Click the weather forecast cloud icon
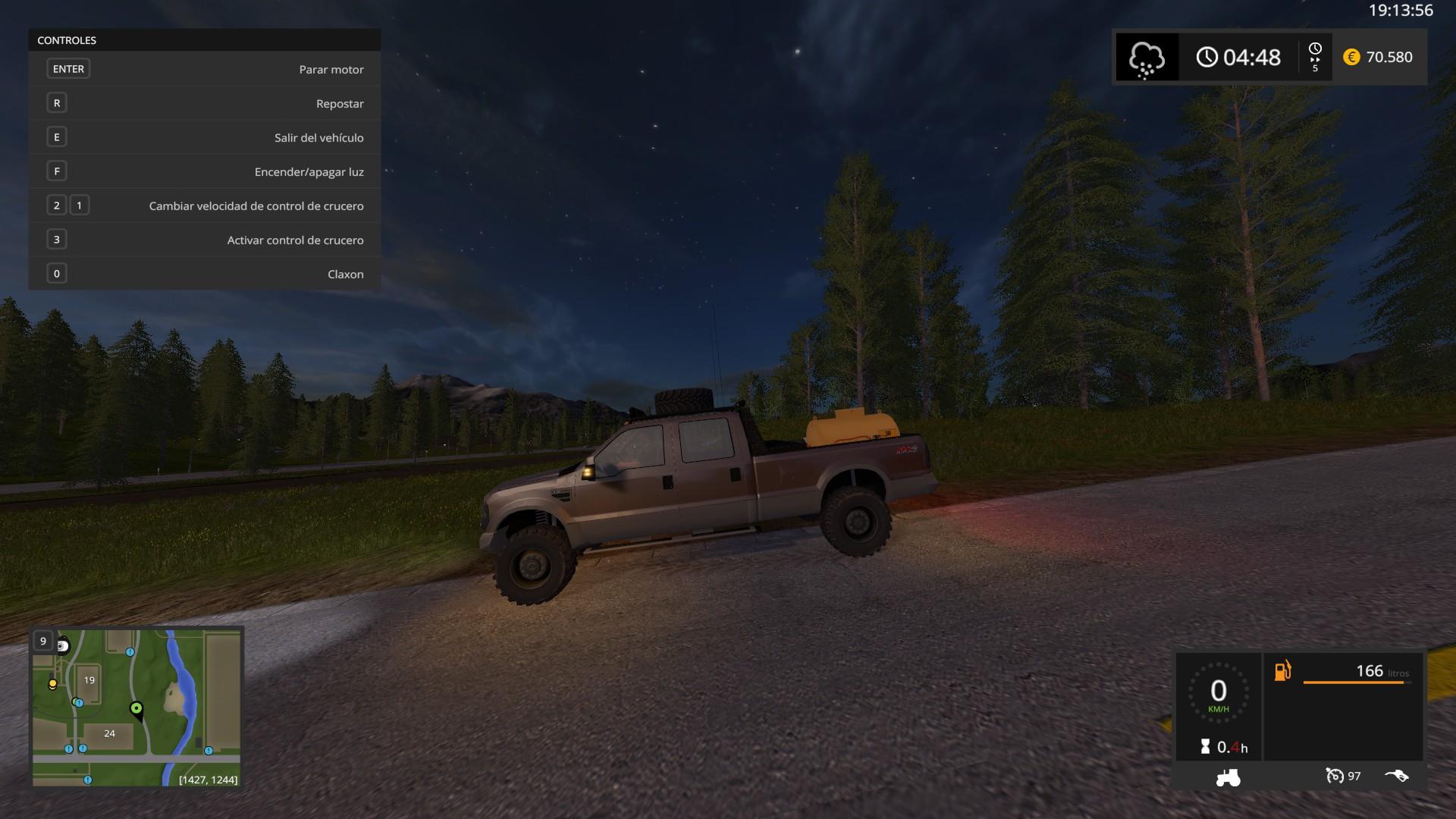 pos(1146,58)
